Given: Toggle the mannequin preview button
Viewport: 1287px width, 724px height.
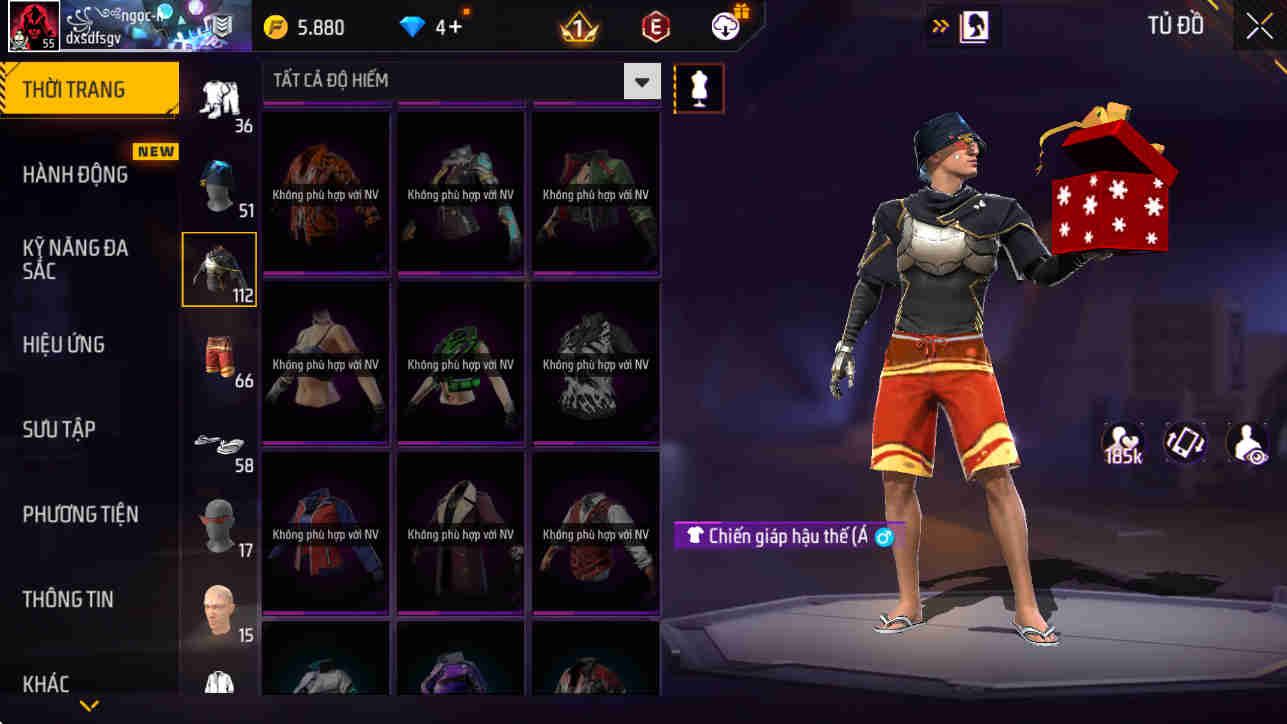Looking at the screenshot, I should click(x=698, y=87).
